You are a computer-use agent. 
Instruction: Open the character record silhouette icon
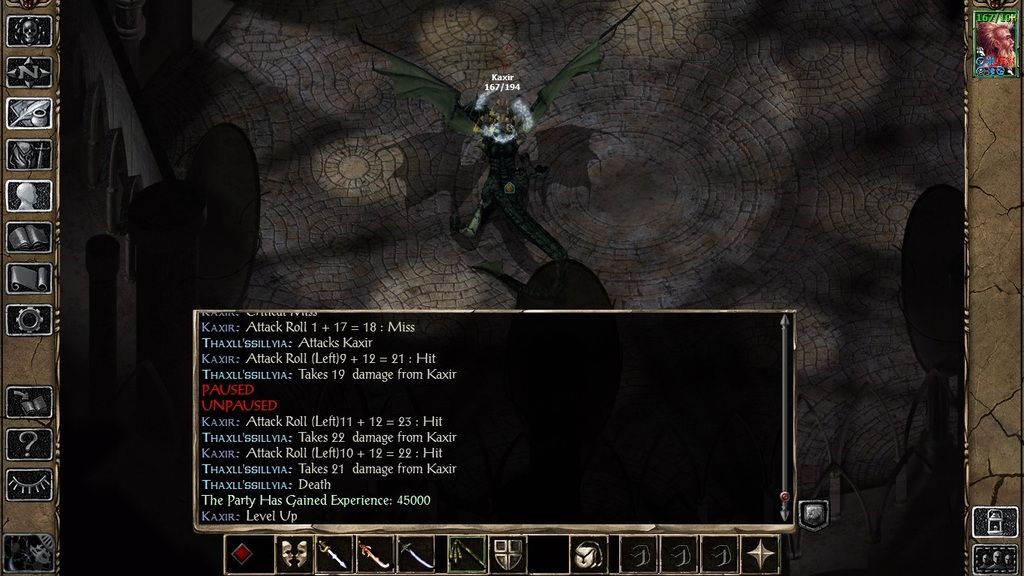(29, 196)
